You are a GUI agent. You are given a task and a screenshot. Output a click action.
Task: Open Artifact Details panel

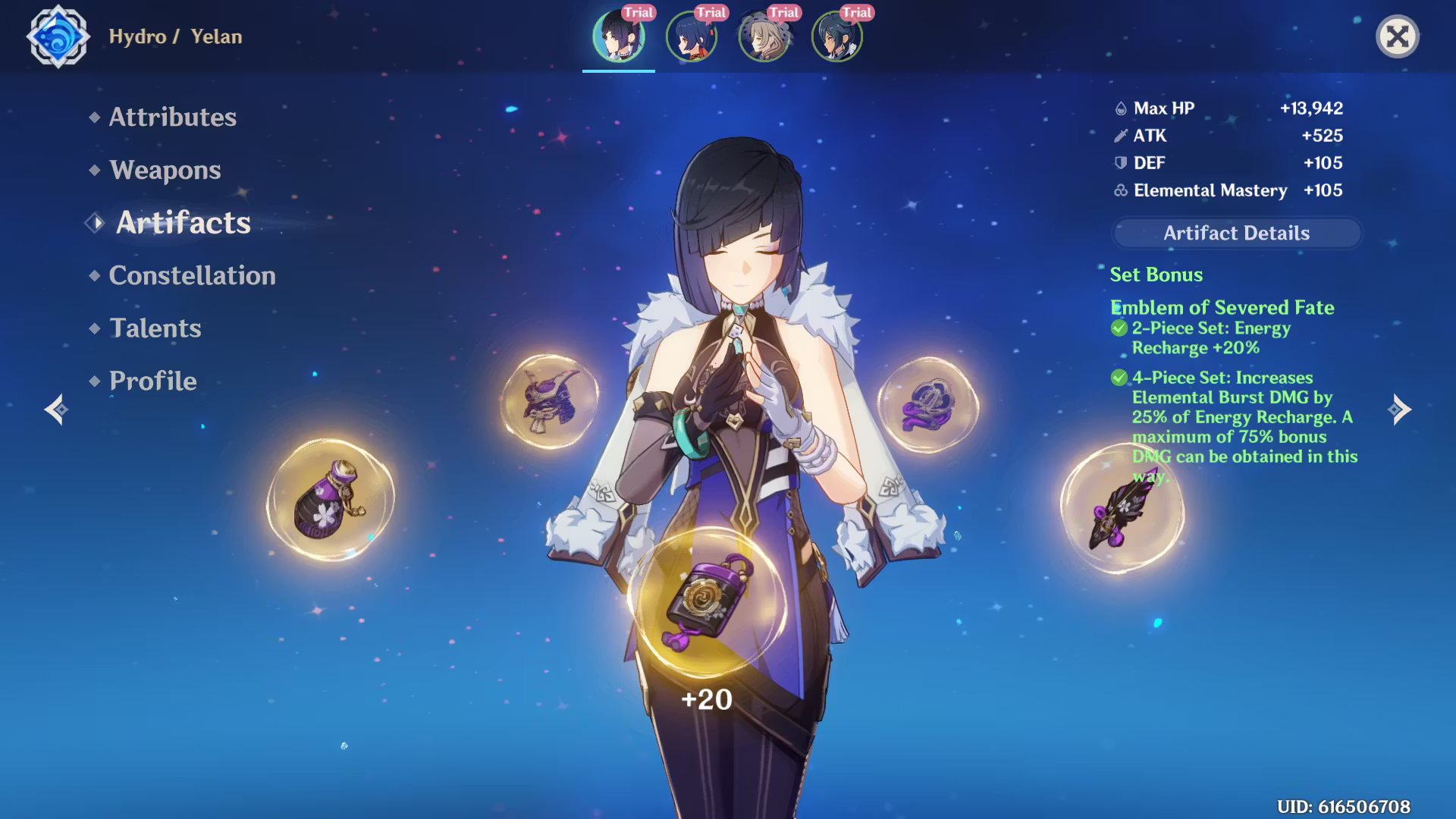click(1236, 233)
